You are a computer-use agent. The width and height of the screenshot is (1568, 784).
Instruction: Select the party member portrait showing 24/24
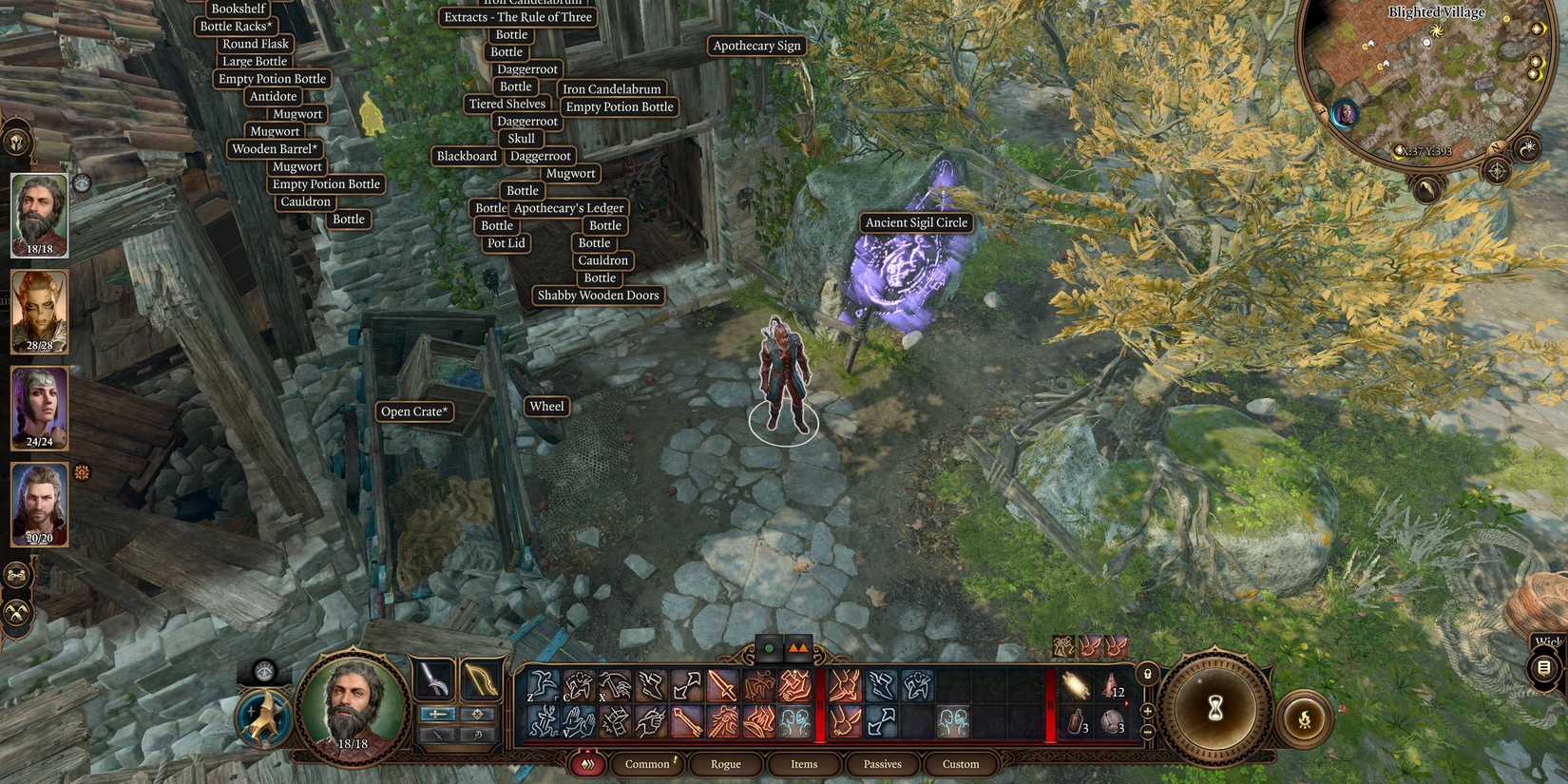point(39,409)
